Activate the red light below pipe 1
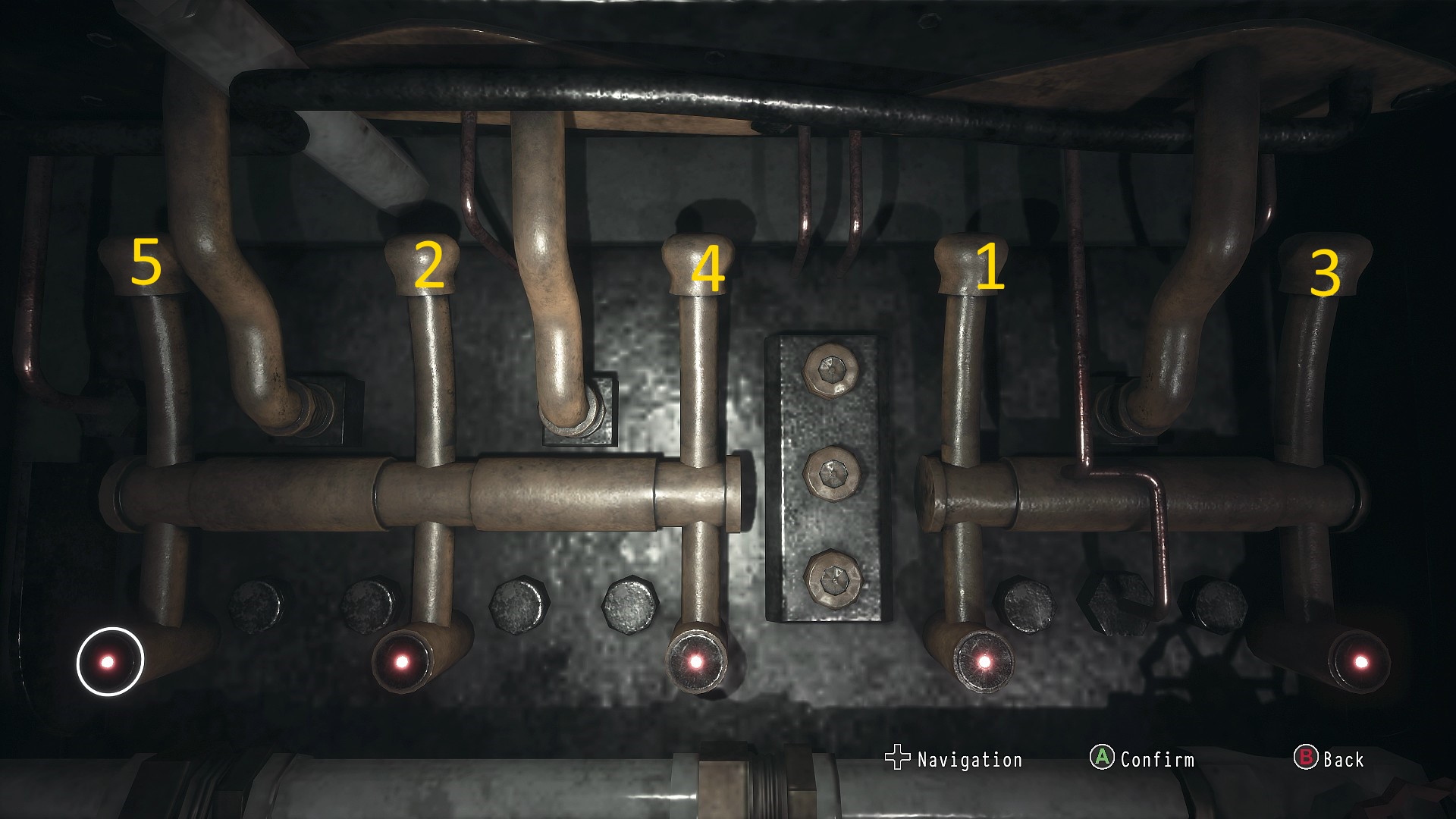1456x819 pixels. (984, 662)
